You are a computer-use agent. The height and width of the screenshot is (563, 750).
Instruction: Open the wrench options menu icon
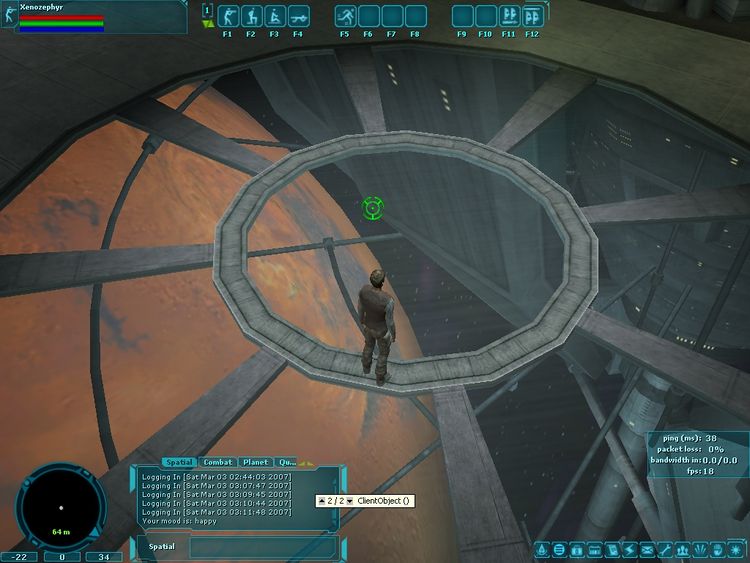click(x=665, y=550)
